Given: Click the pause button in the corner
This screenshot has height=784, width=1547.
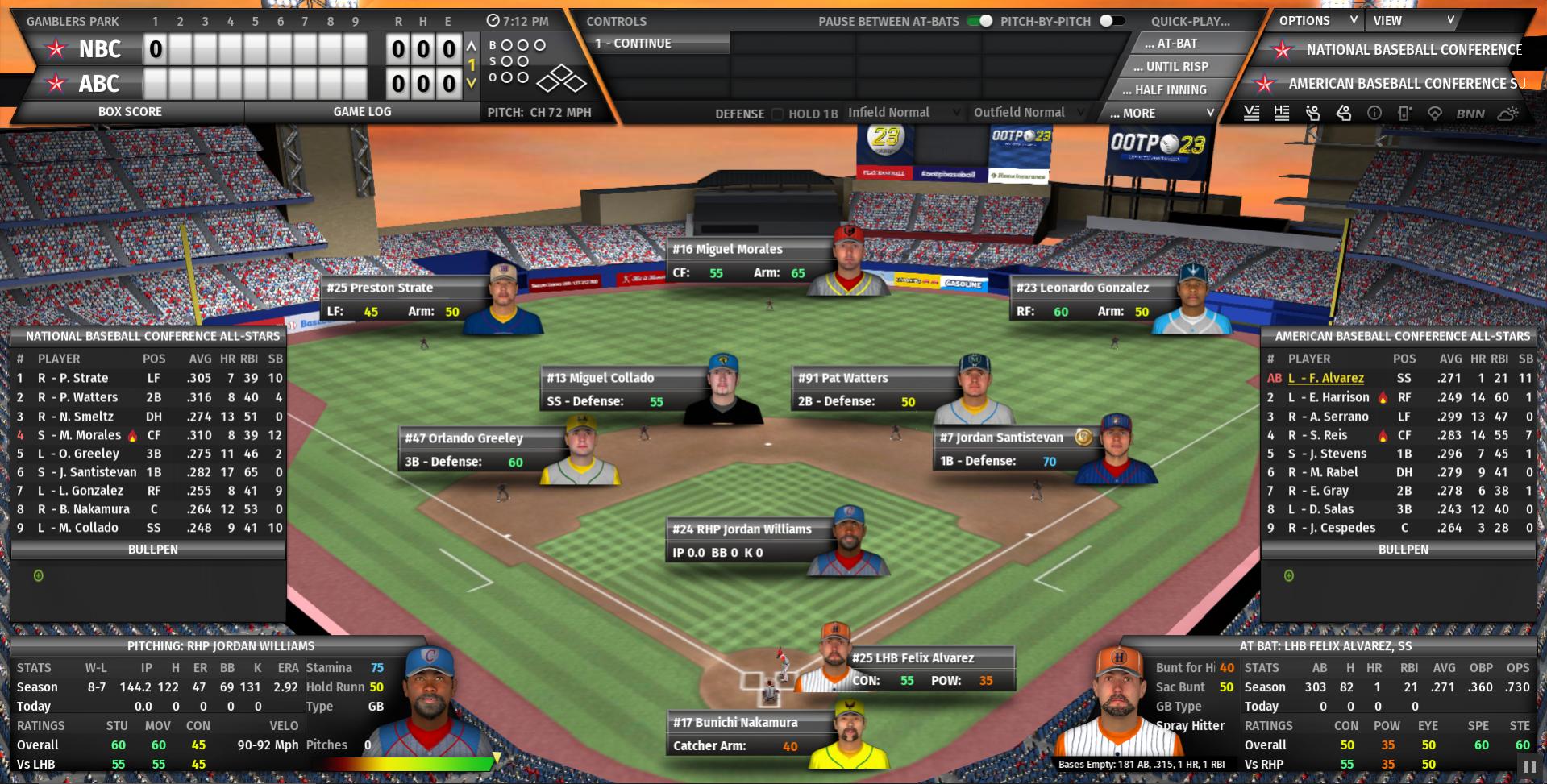Looking at the screenshot, I should coord(1528,767).
